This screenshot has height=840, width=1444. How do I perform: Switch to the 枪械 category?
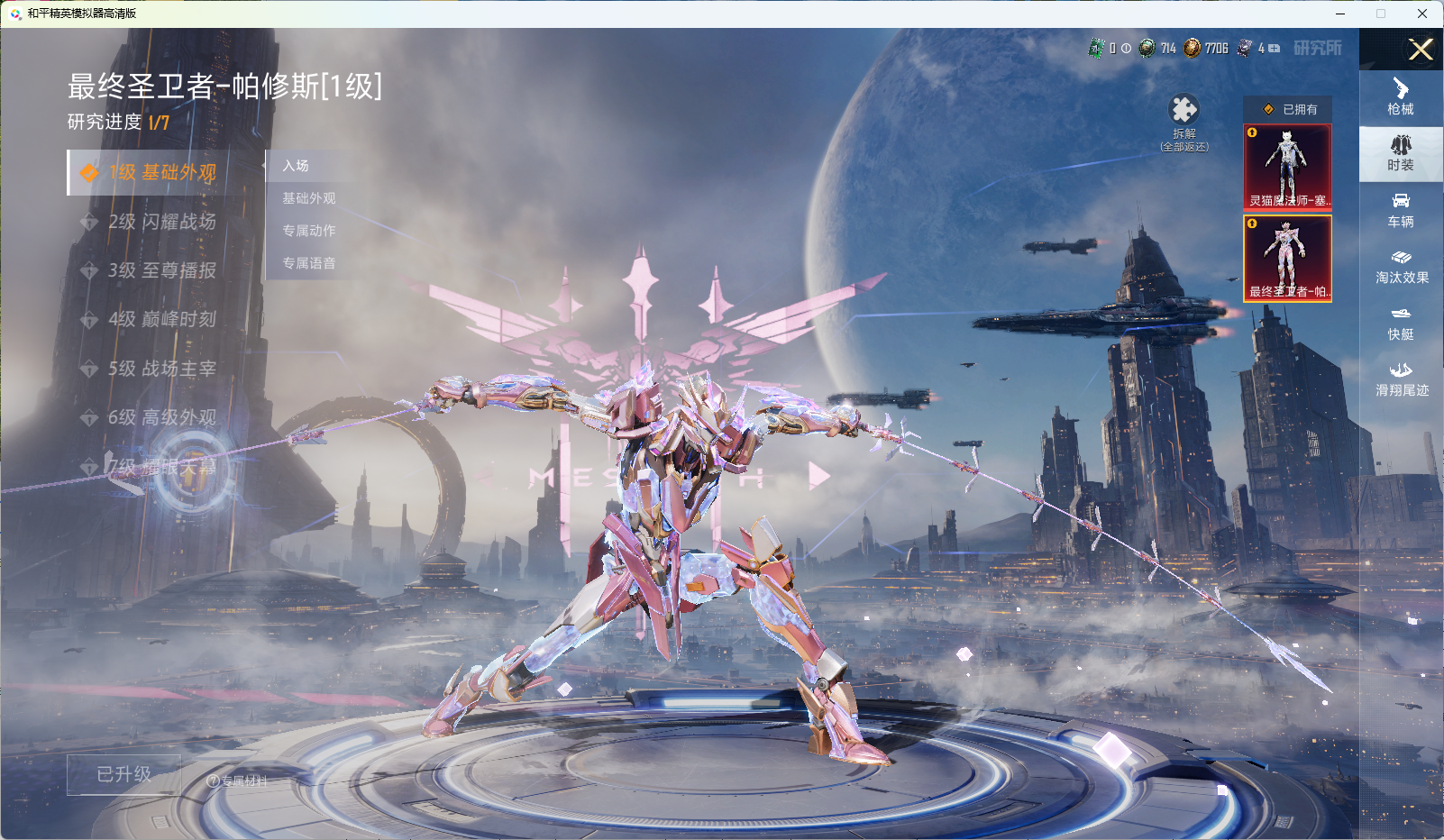1401,96
